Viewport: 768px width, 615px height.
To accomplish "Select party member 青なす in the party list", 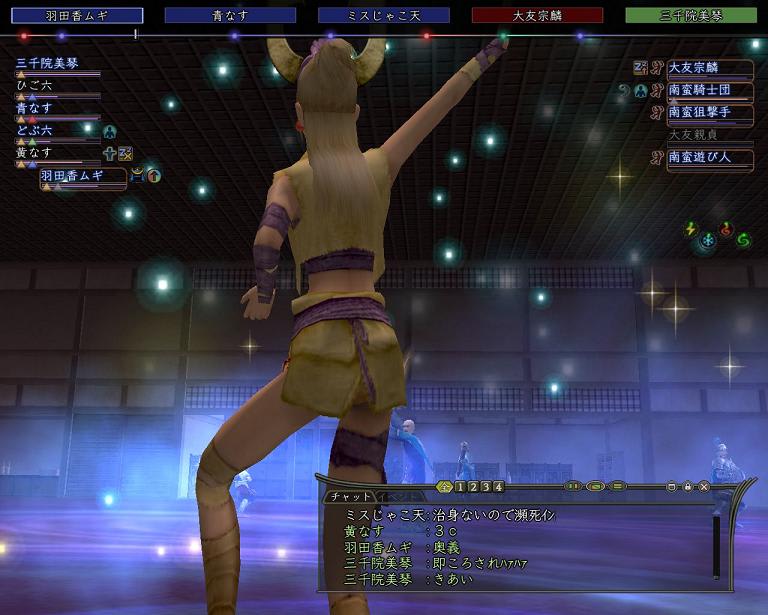I will click(x=40, y=107).
